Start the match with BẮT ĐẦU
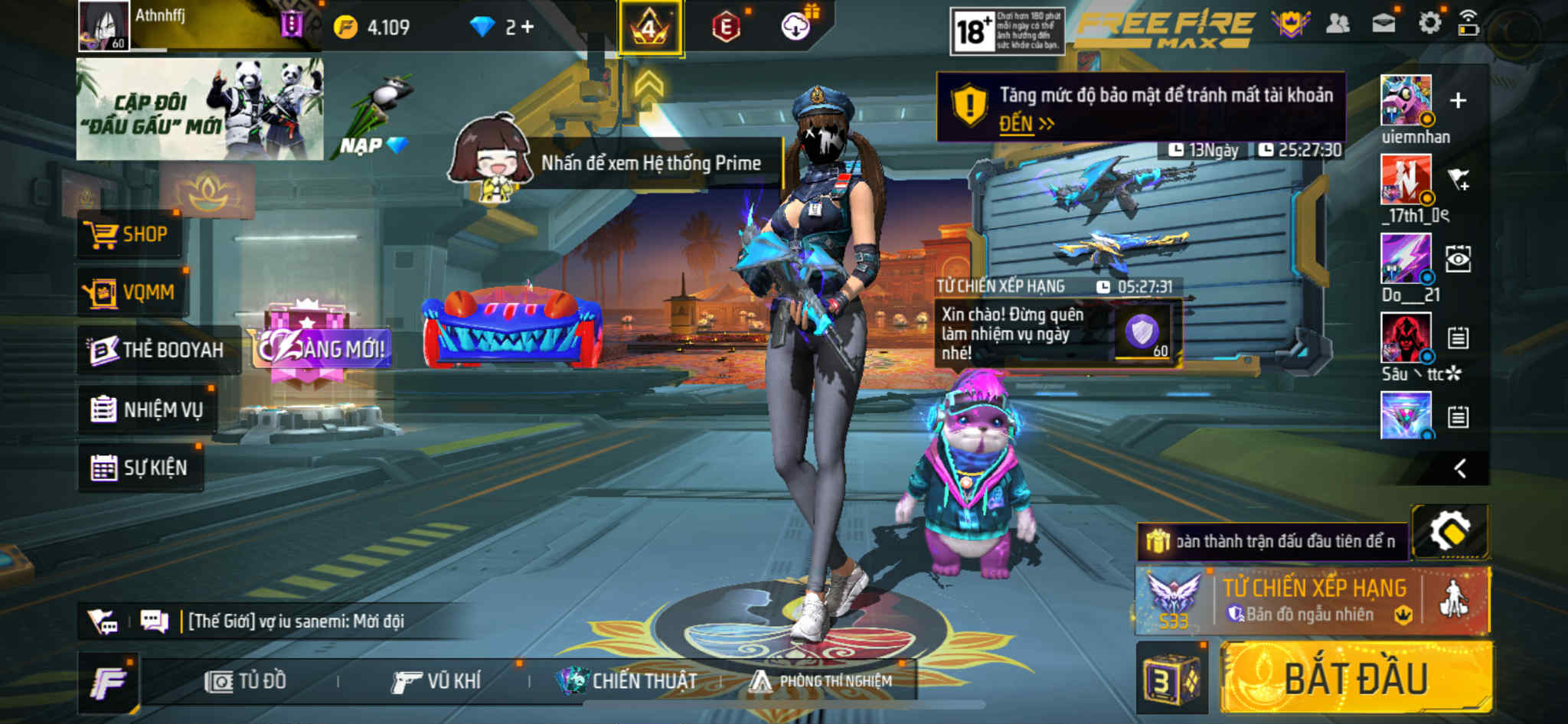The image size is (1568, 724). coord(1355,679)
